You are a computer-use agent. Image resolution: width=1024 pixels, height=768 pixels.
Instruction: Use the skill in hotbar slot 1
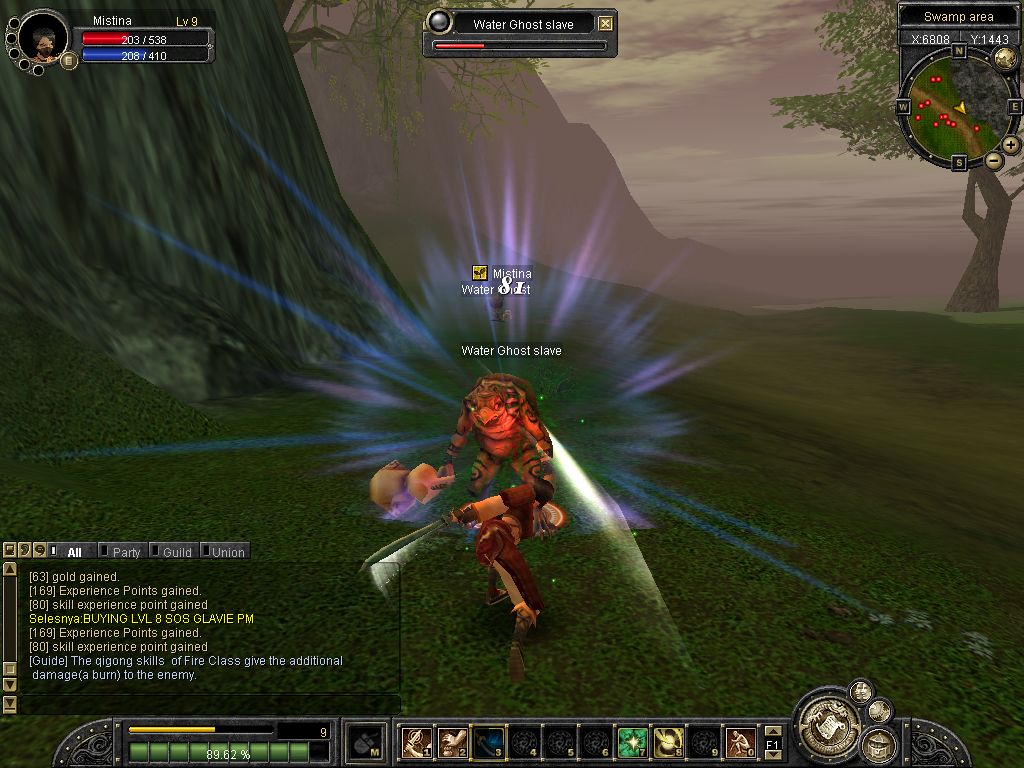[415, 742]
